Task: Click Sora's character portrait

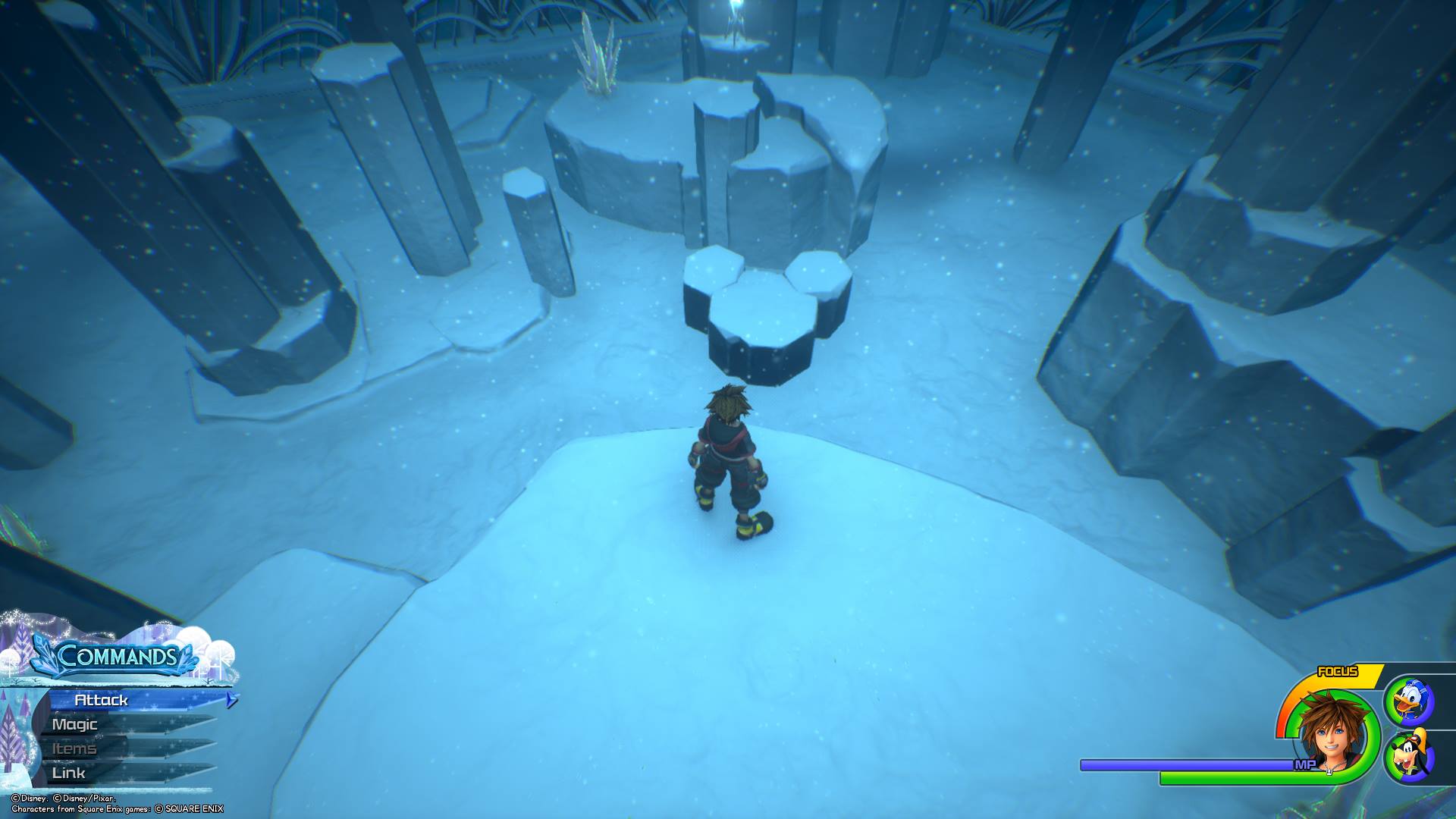Action: [x=1332, y=733]
